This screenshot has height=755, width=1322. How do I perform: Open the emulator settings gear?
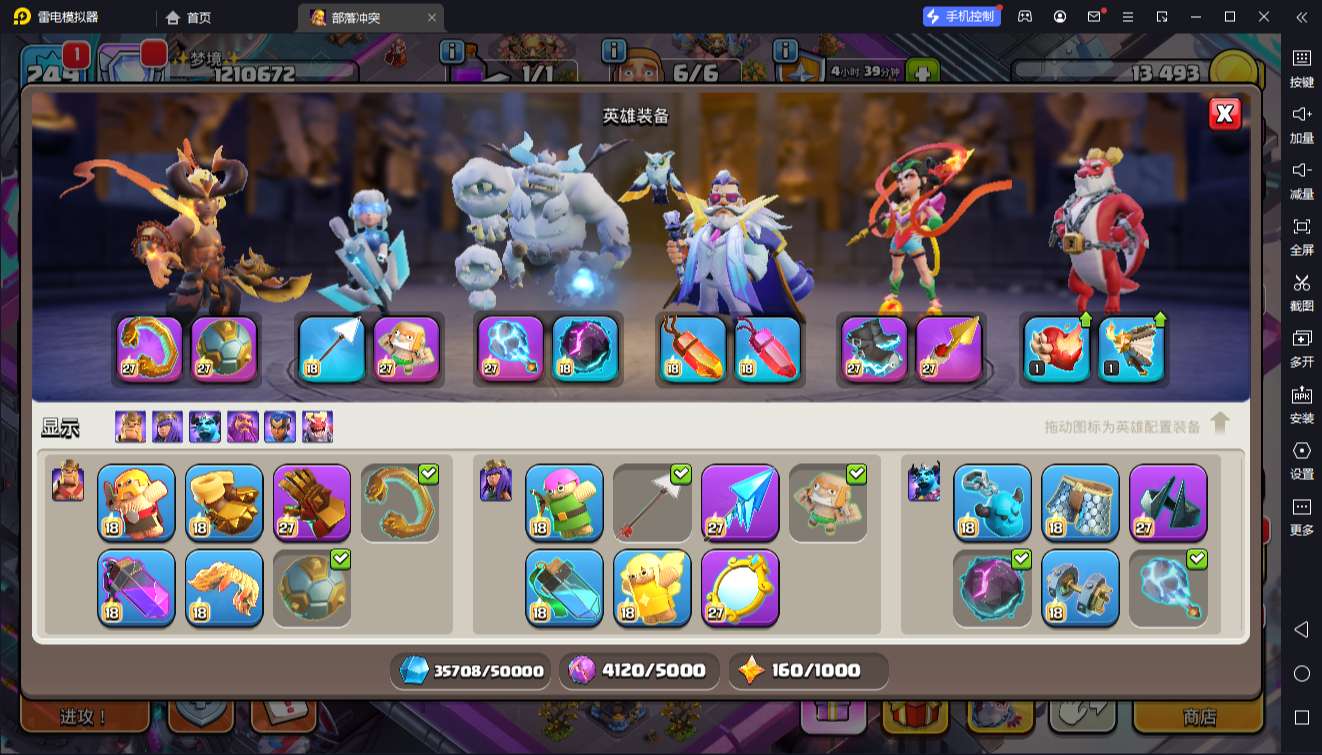[1301, 458]
